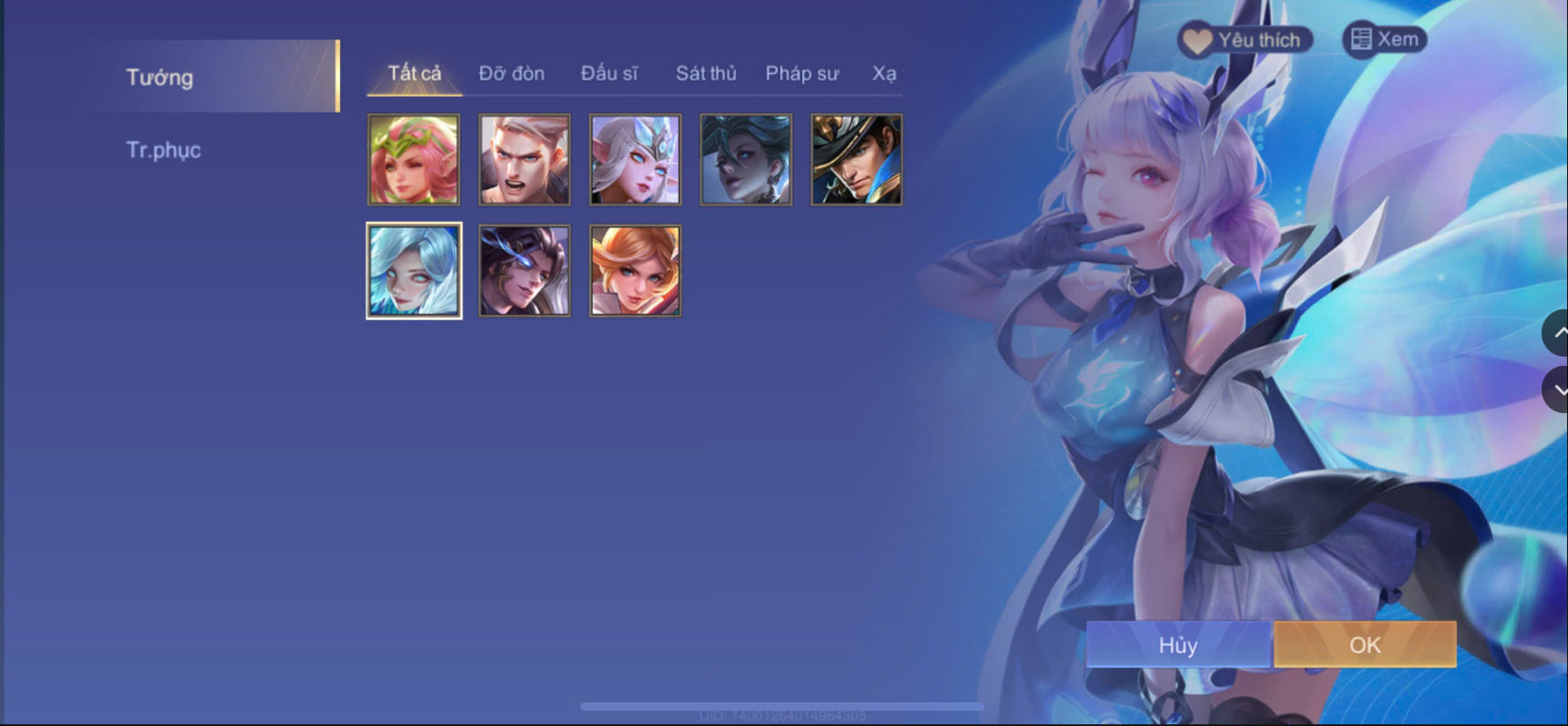Click the horizontal scrollbar at the bottom

coord(784,704)
